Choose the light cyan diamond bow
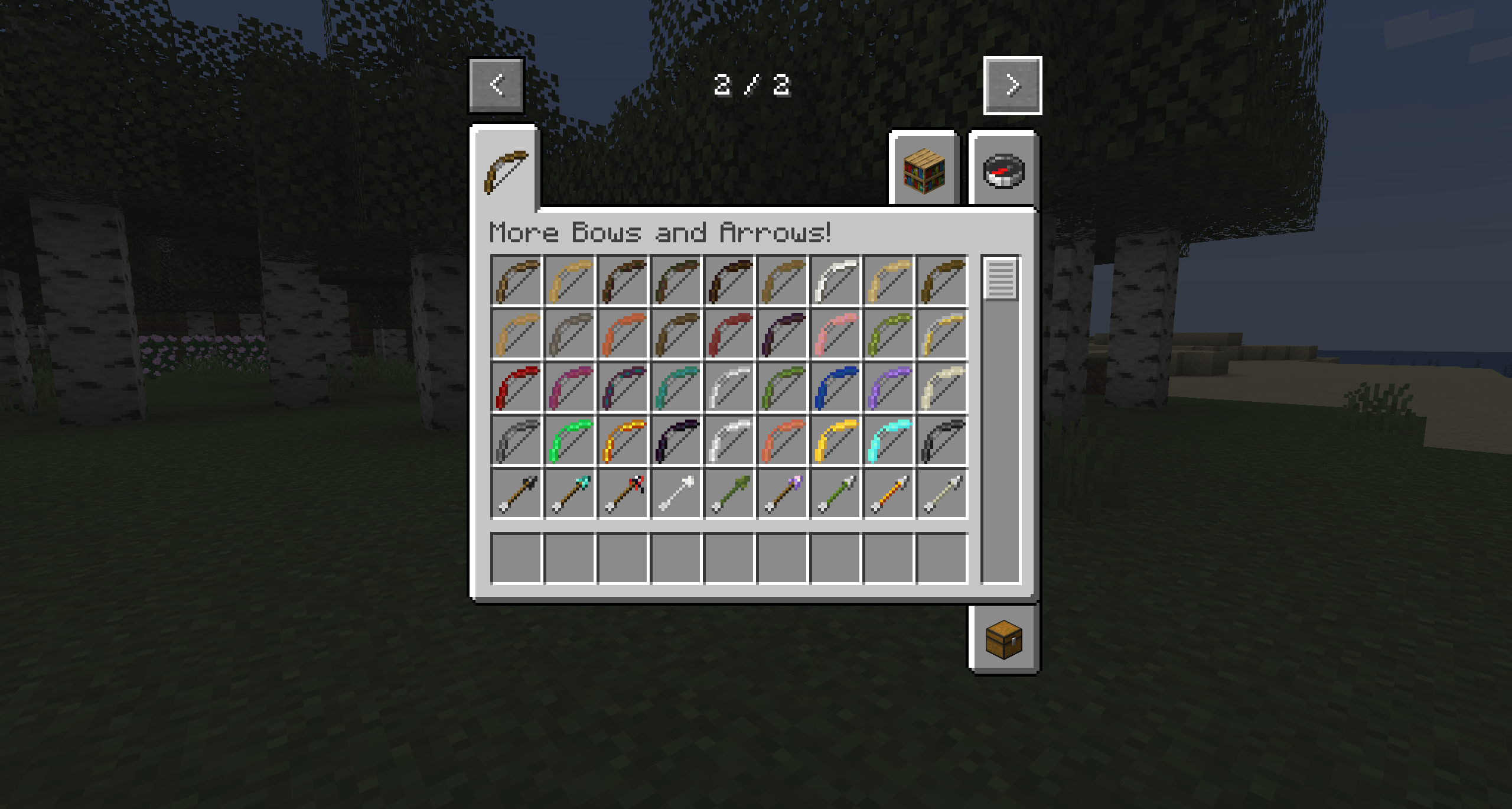This screenshot has width=1512, height=809. point(888,440)
